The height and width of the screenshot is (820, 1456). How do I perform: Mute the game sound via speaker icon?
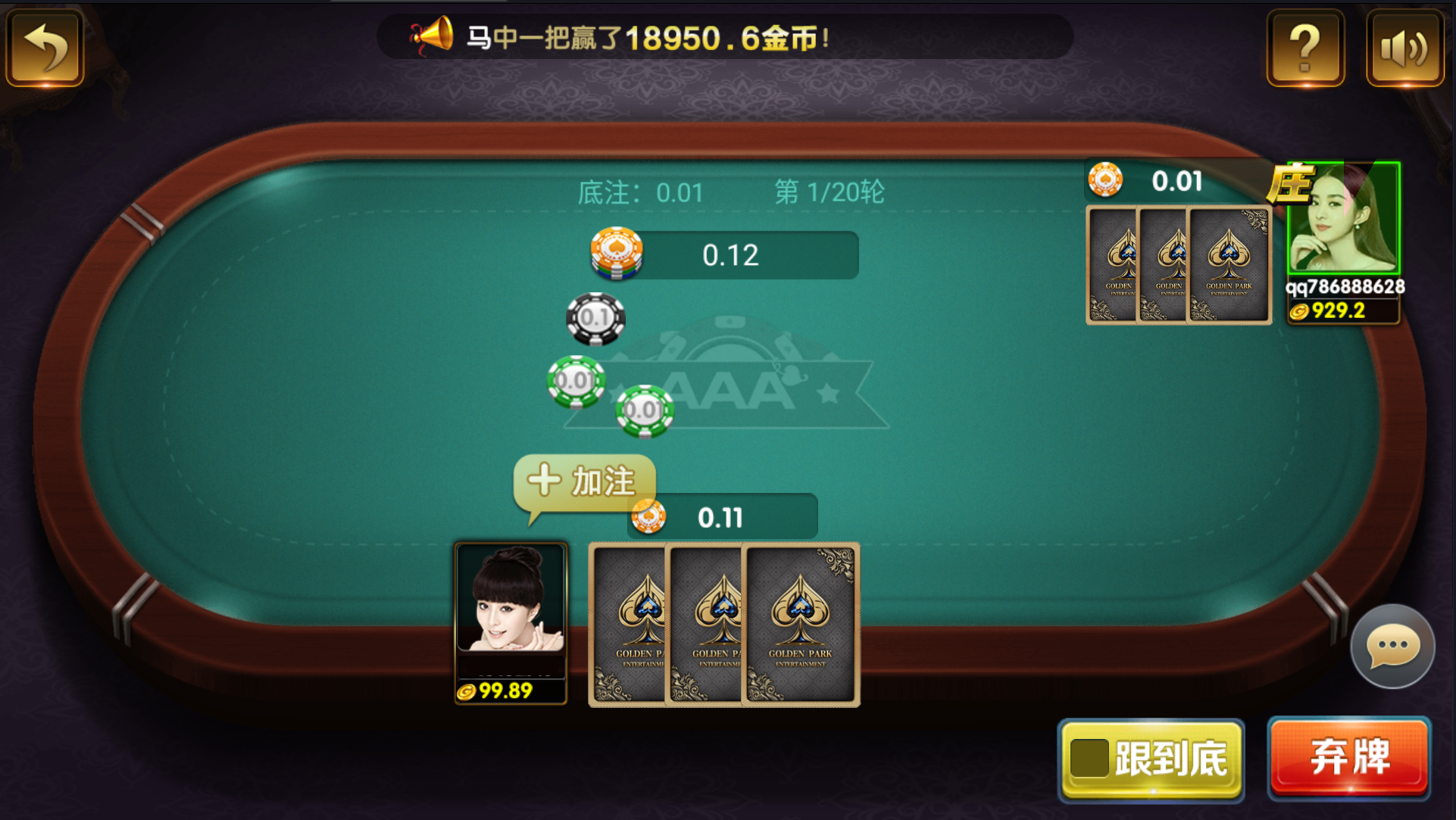(1405, 48)
